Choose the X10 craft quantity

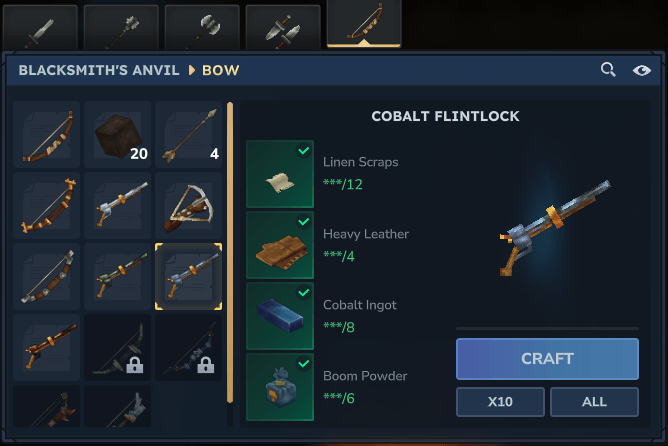click(500, 401)
